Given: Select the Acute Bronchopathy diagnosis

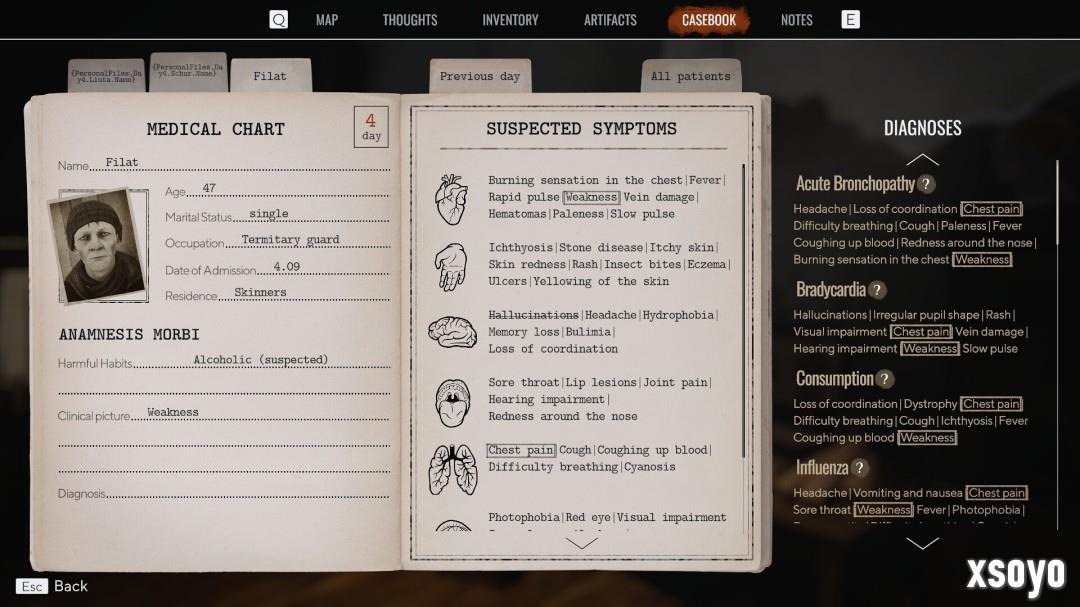Looking at the screenshot, I should click(x=855, y=184).
